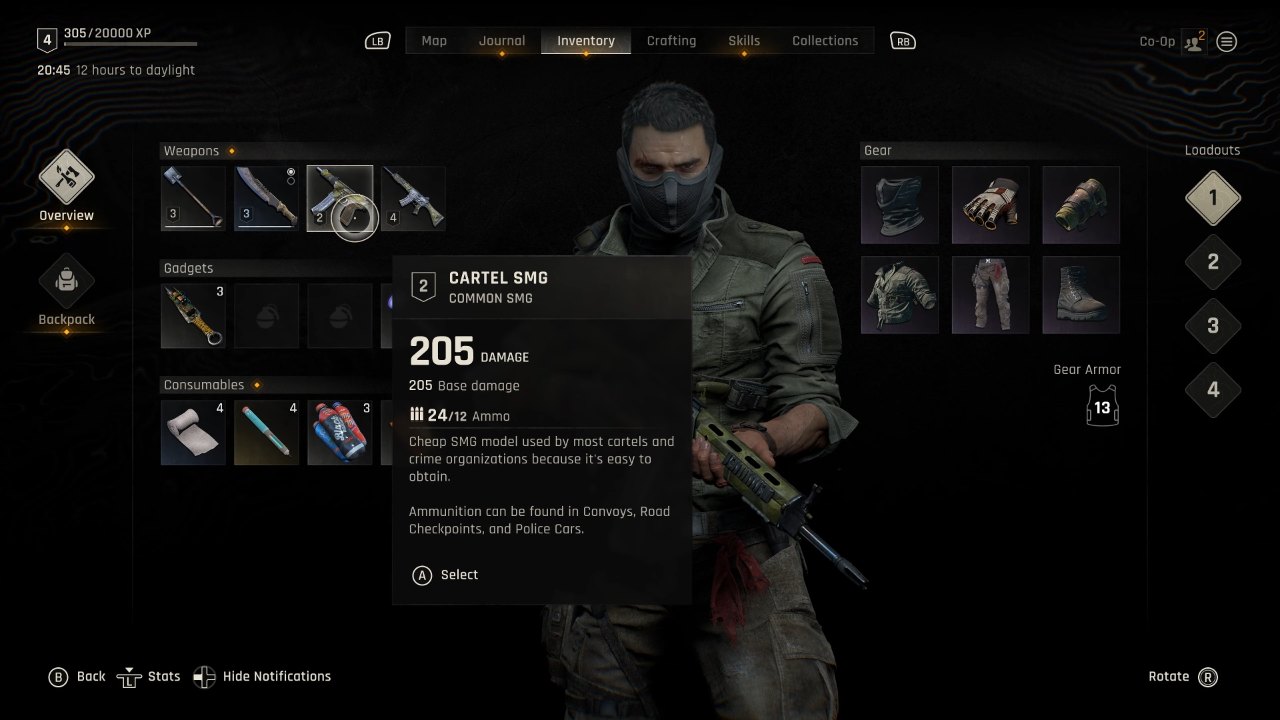Select the gloves gear piece

pos(990,204)
